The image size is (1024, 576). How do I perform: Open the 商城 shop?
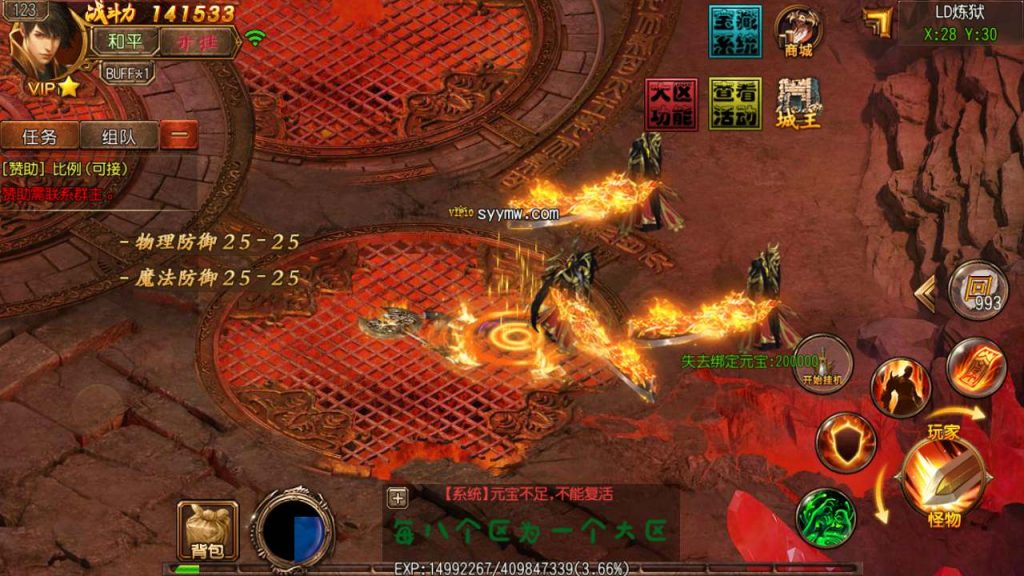tap(798, 32)
